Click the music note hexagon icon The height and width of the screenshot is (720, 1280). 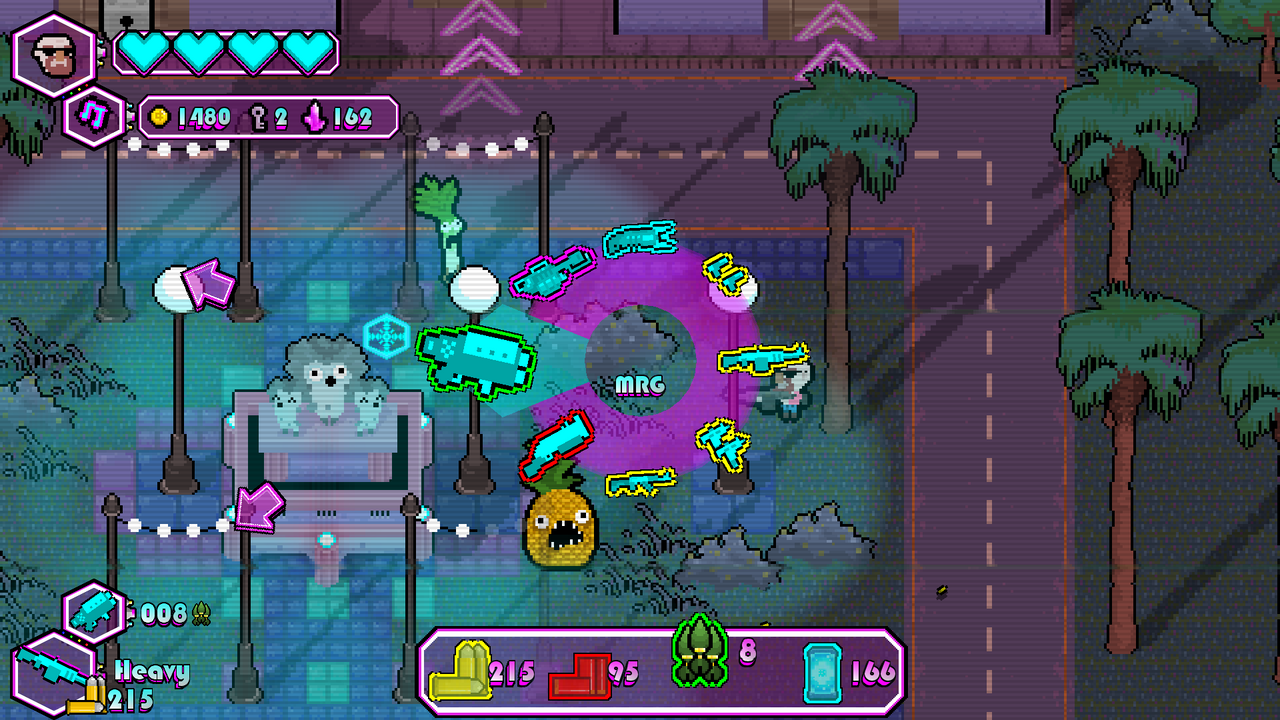(95, 115)
